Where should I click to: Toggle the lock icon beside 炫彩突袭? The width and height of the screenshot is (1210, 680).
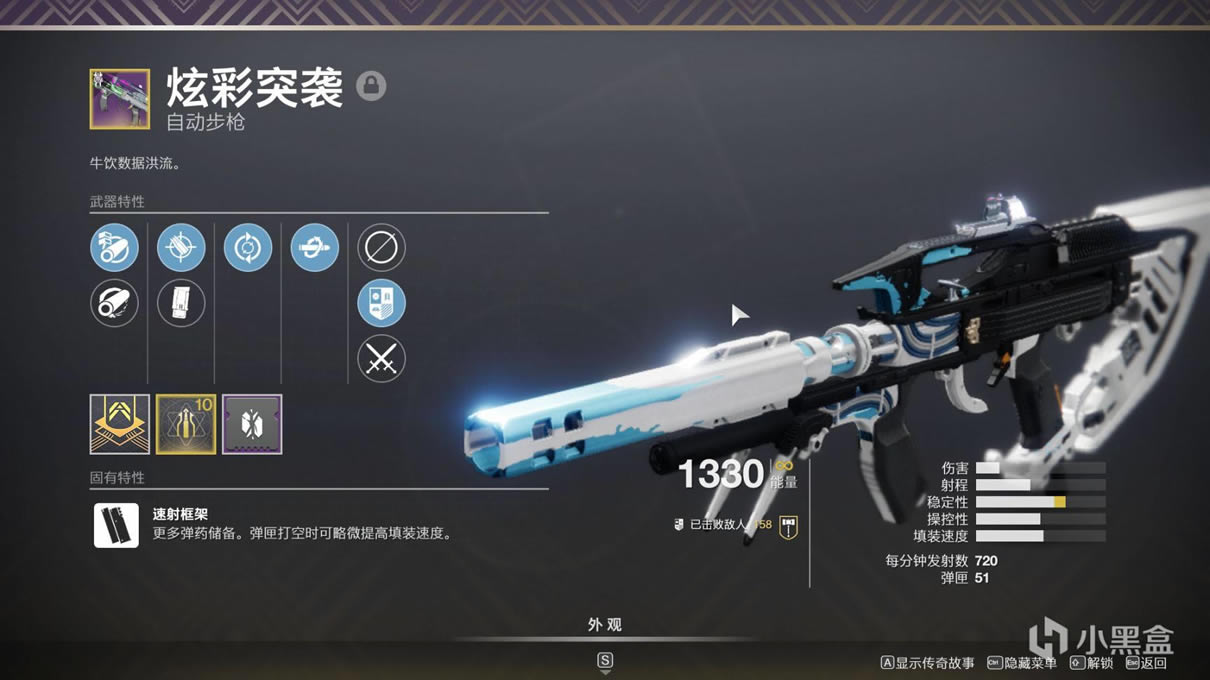tap(371, 86)
